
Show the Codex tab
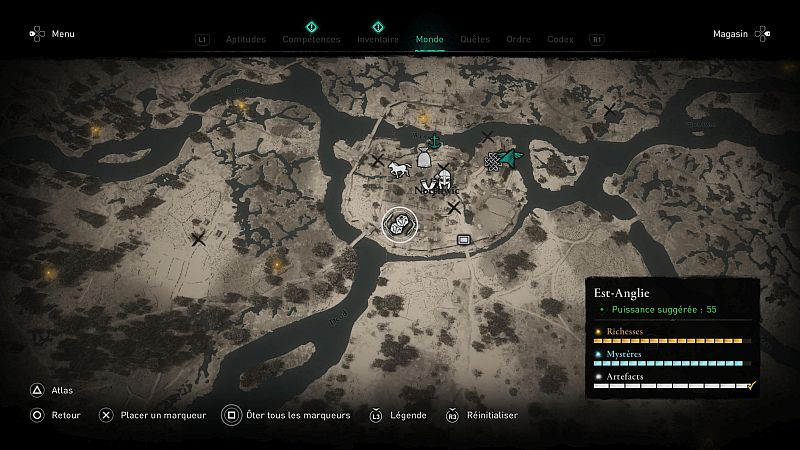(x=560, y=40)
